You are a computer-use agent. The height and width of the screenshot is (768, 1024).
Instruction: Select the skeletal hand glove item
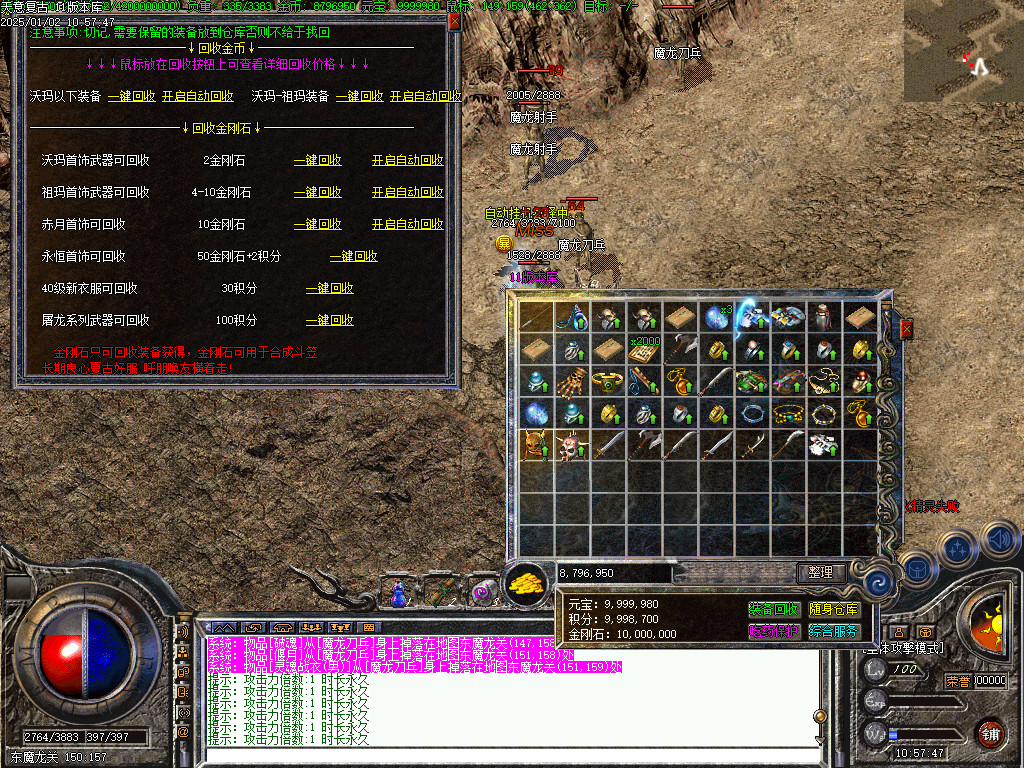click(573, 381)
